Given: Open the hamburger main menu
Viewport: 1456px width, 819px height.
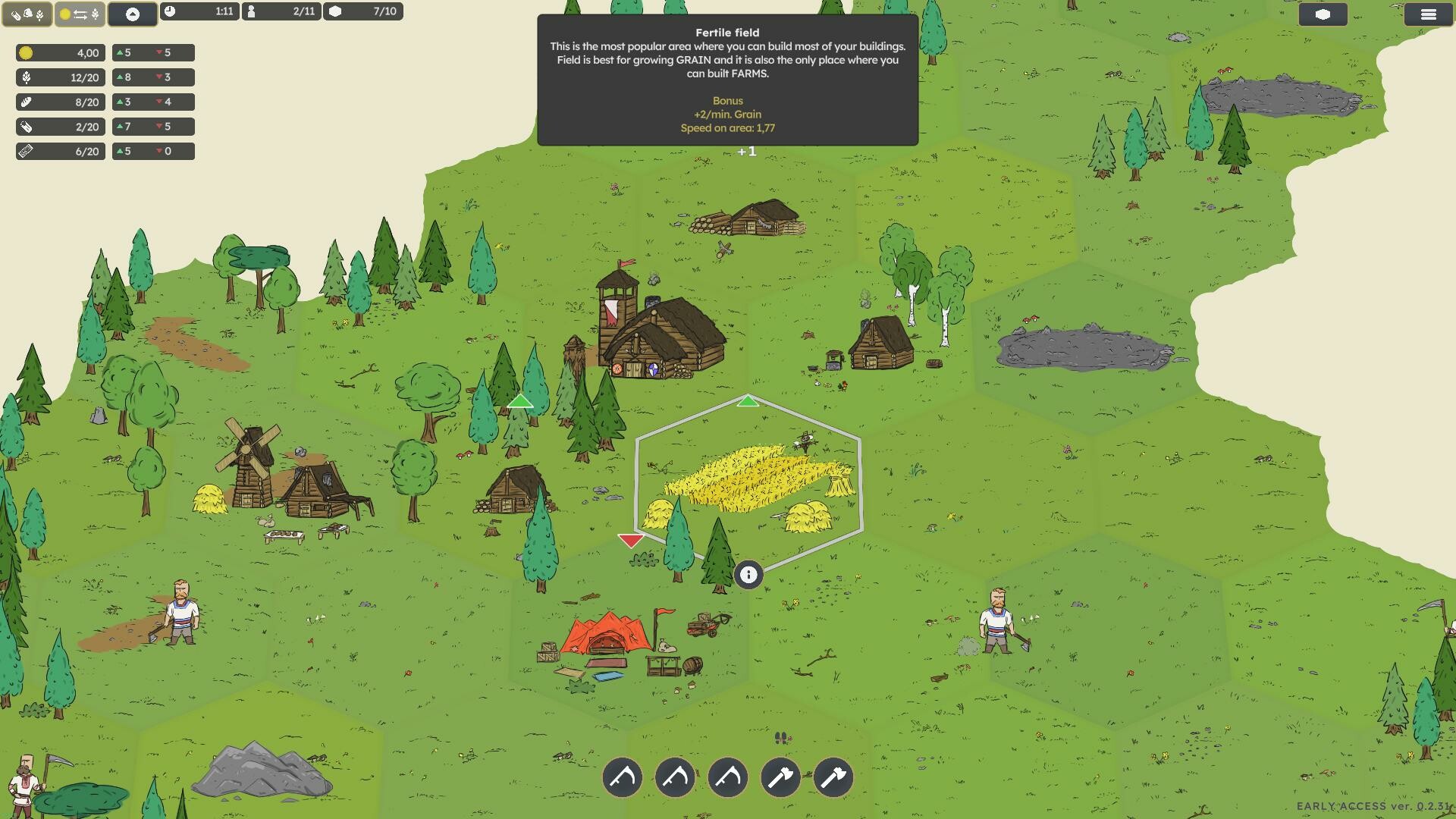Looking at the screenshot, I should [1428, 14].
